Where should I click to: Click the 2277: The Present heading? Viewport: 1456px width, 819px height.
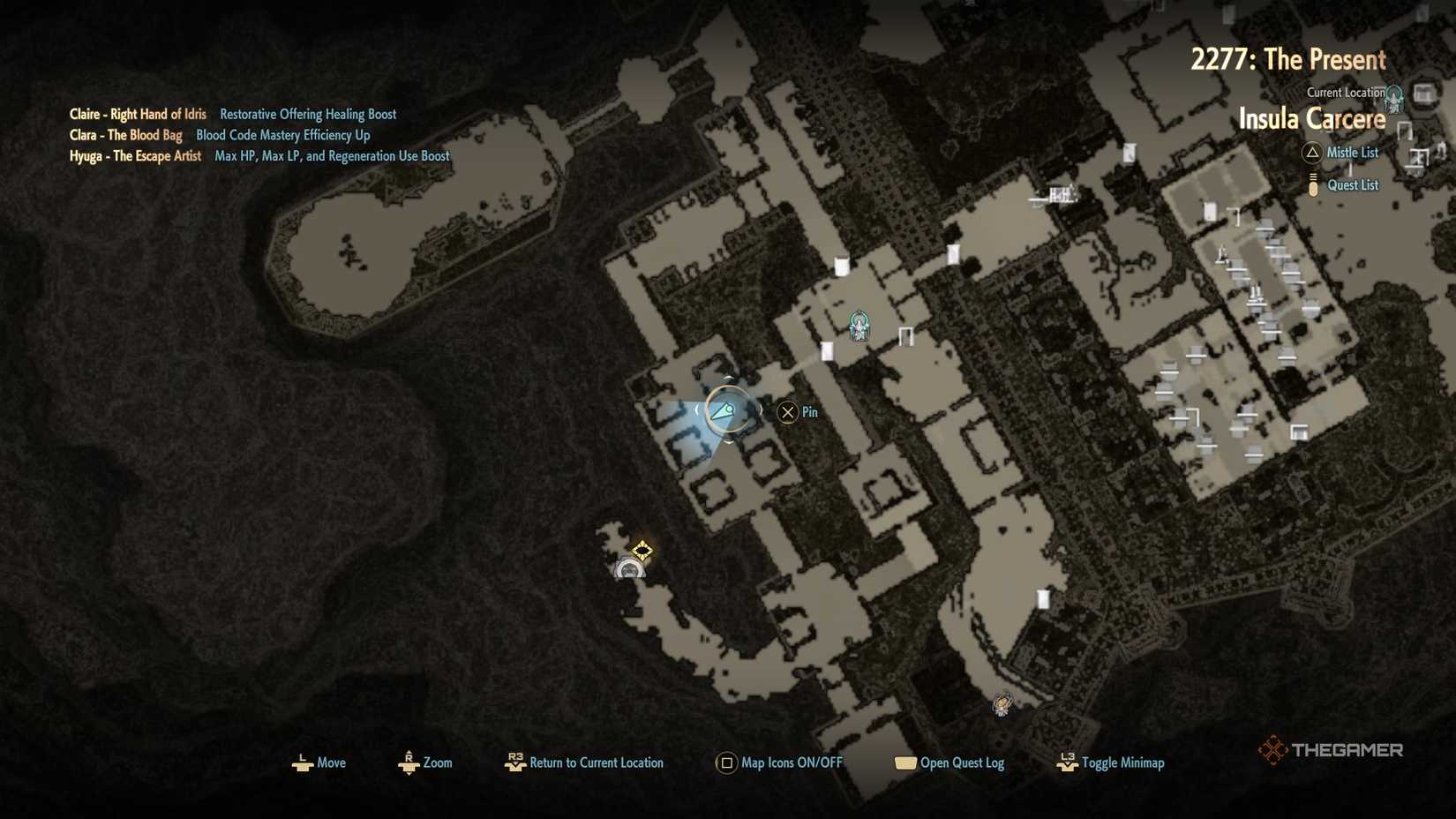(x=1289, y=59)
